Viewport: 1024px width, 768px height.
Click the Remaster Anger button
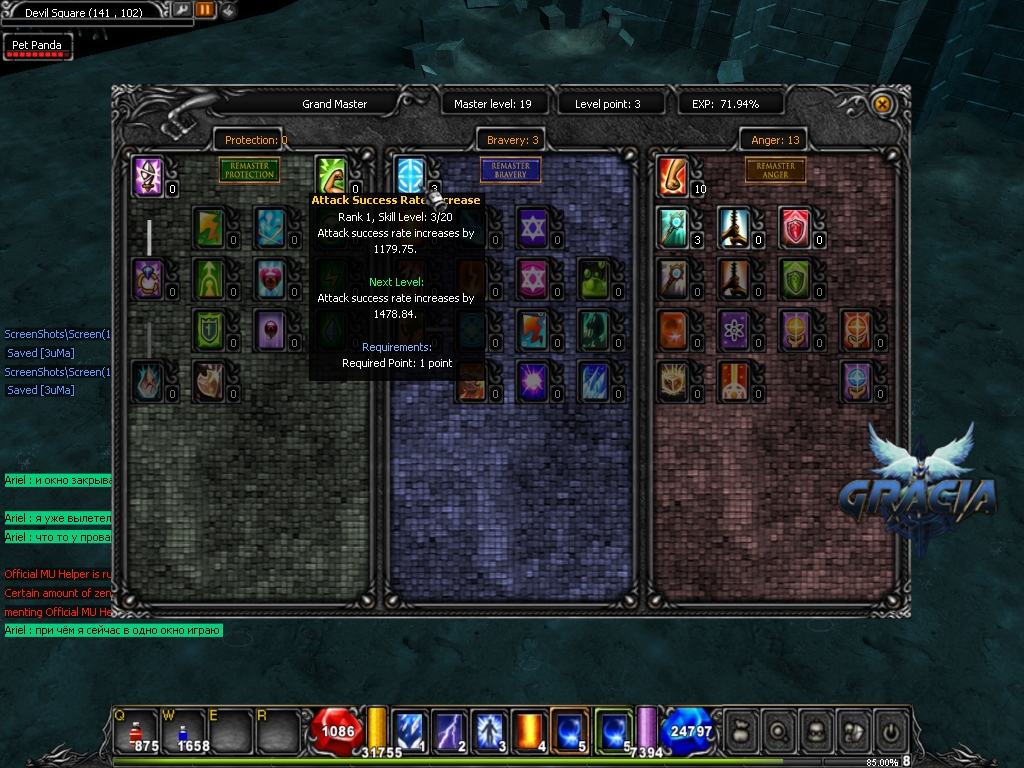tap(775, 170)
